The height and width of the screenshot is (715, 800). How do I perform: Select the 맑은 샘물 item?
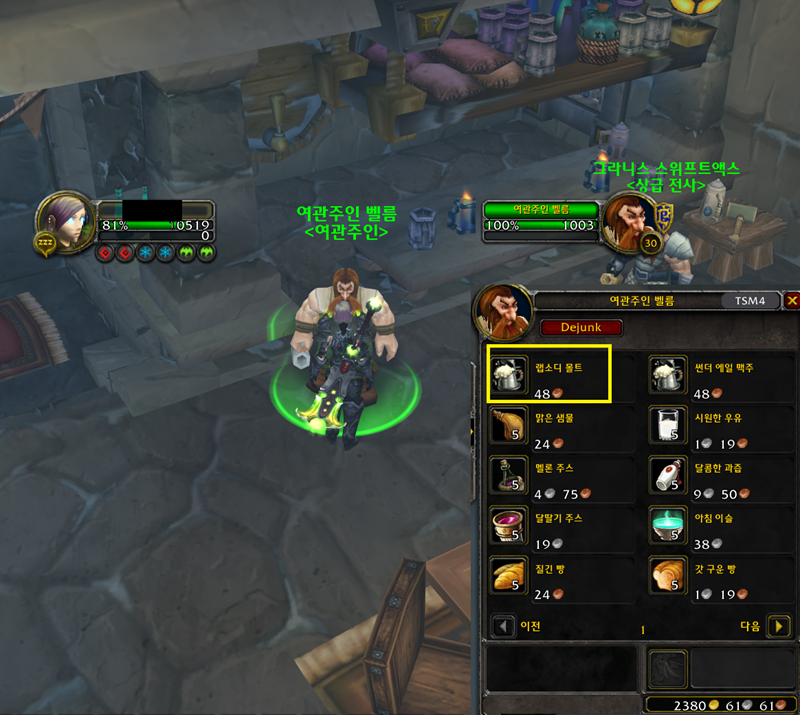pyautogui.click(x=508, y=425)
